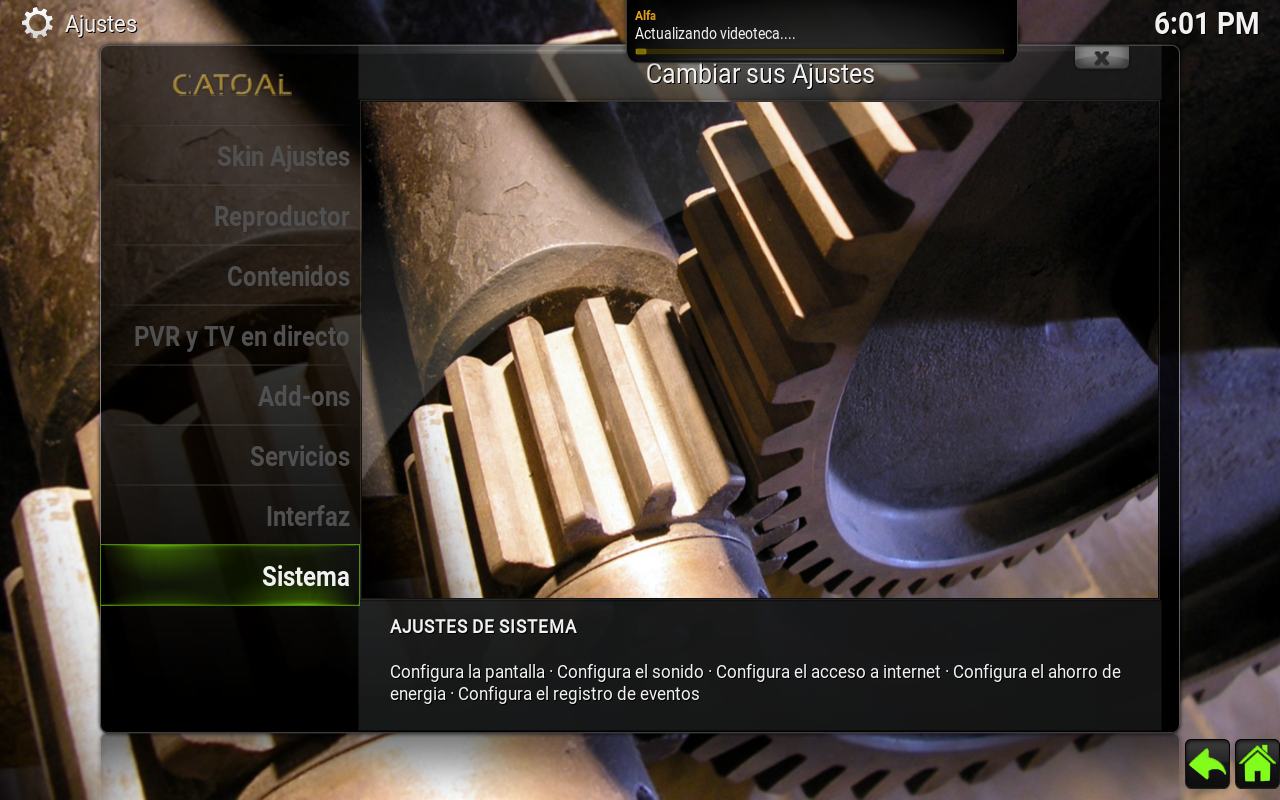Screen dimensions: 1280x800
Task: Return home using the green house icon
Action: 1257,765
